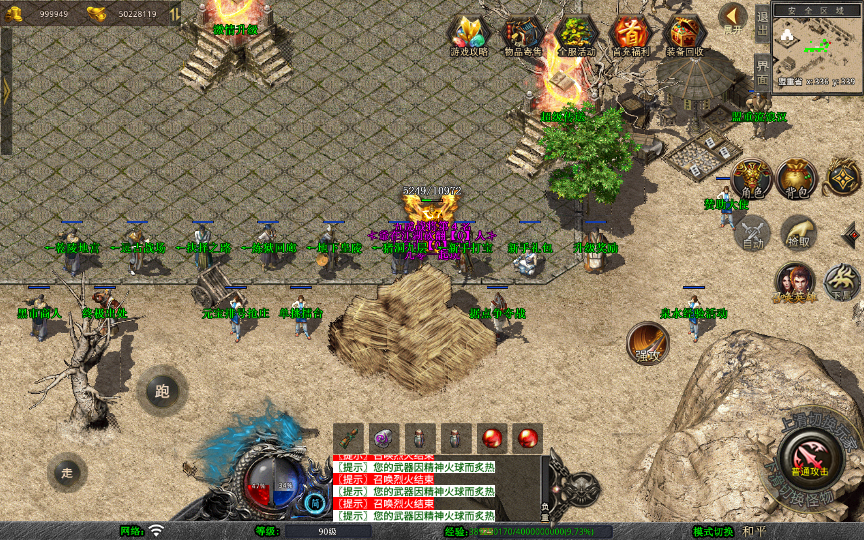Image resolution: width=864 pixels, height=540 pixels.
Task: Switch to 跑 run movement mode
Action: [163, 391]
